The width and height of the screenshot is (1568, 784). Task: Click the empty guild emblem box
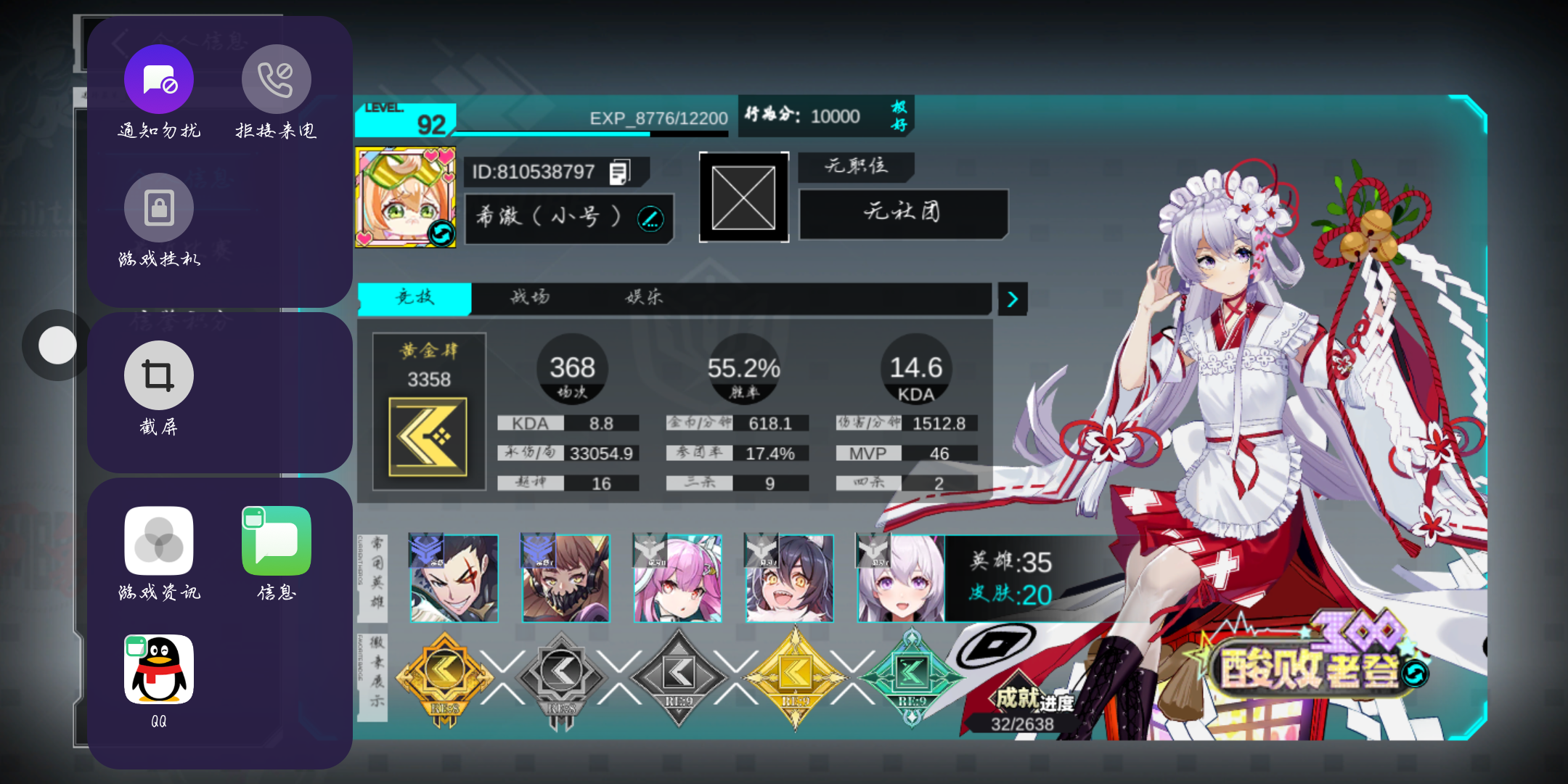tap(743, 197)
